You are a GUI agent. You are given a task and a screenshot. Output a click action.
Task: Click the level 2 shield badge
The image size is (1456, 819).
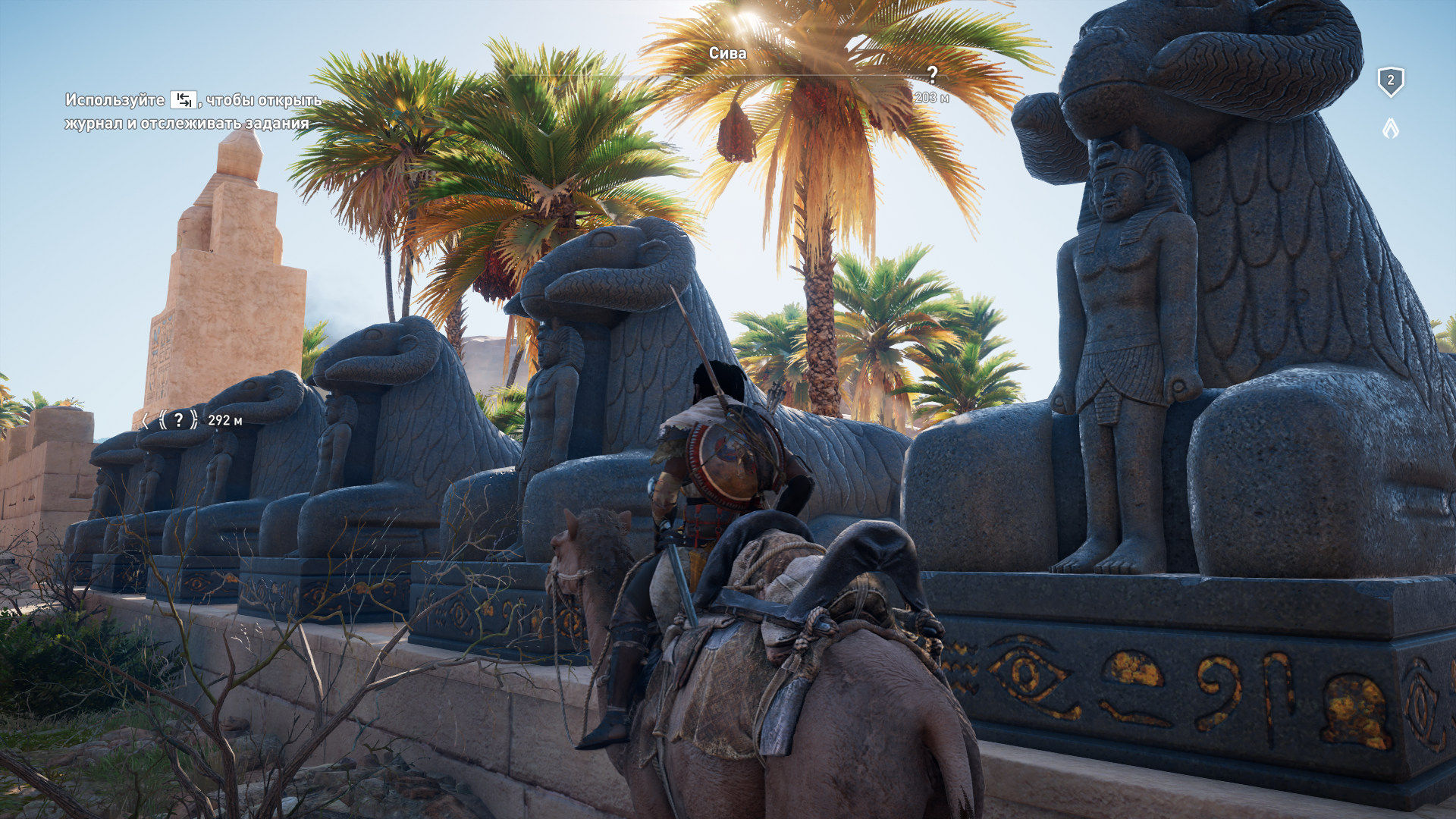click(x=1390, y=81)
